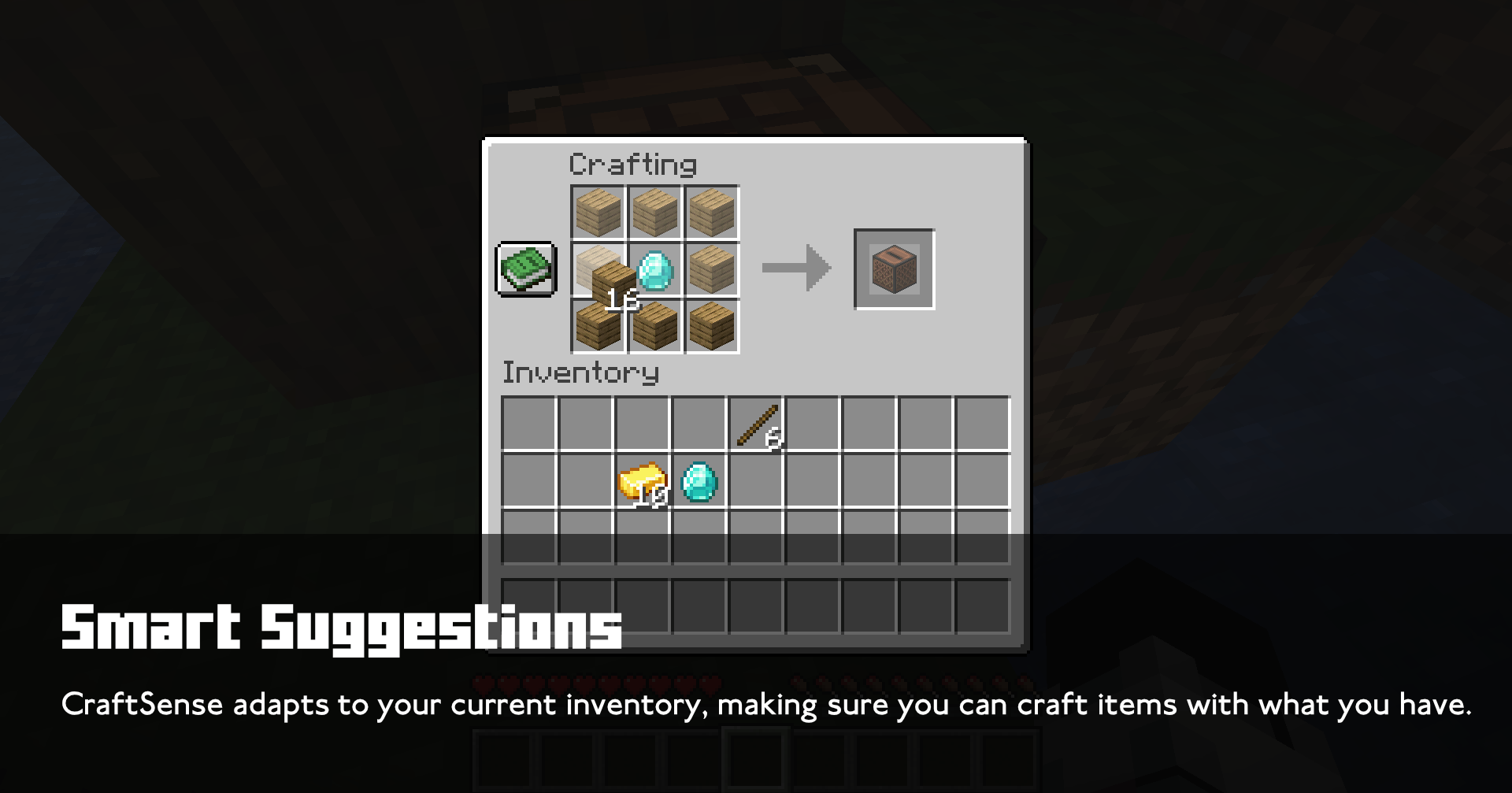The width and height of the screenshot is (1512, 793).
Task: Select oak planks in the top-right crafting slot
Action: coord(711,211)
